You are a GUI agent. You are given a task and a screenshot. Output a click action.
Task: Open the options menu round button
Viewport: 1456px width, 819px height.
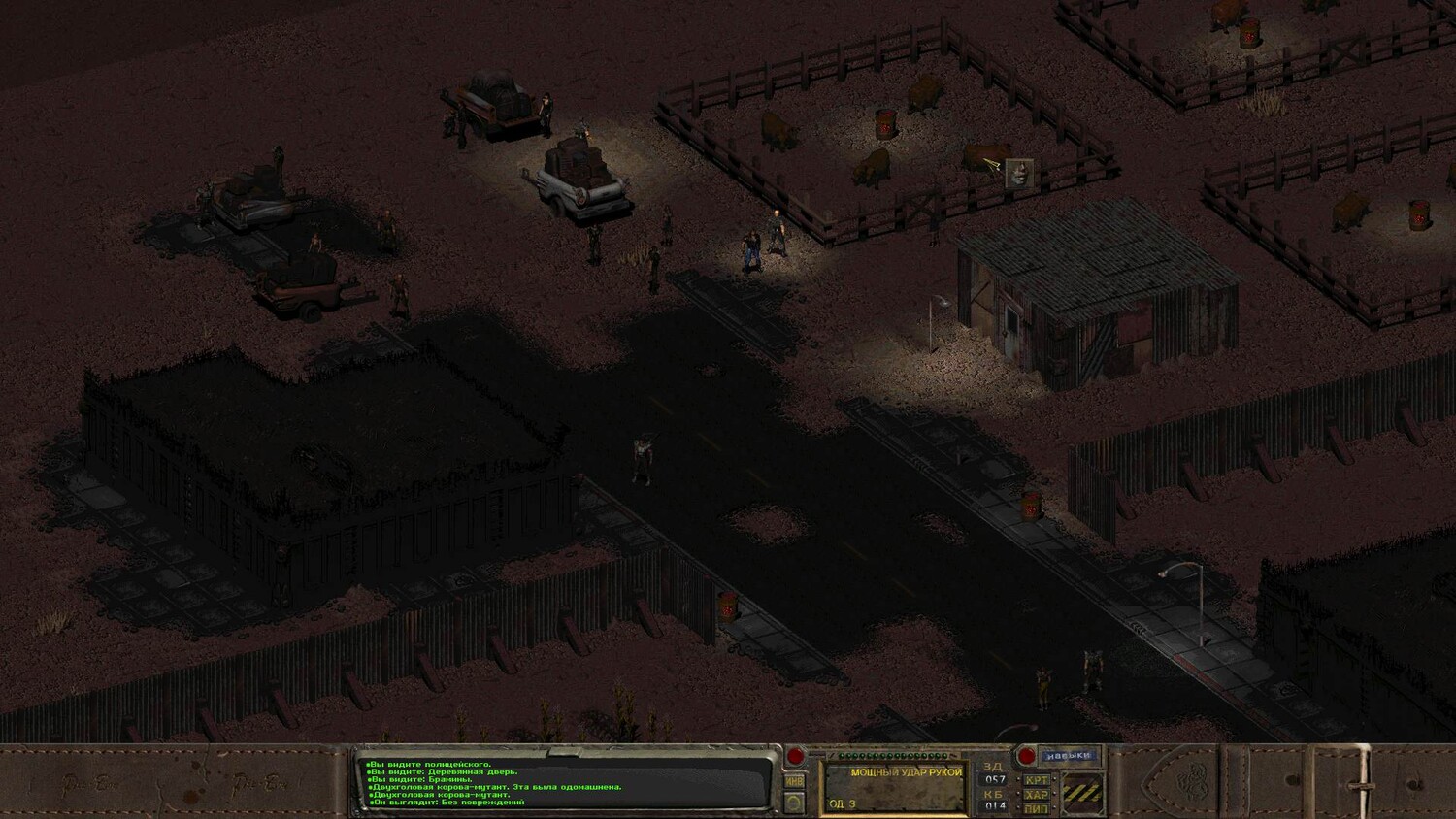click(x=794, y=802)
